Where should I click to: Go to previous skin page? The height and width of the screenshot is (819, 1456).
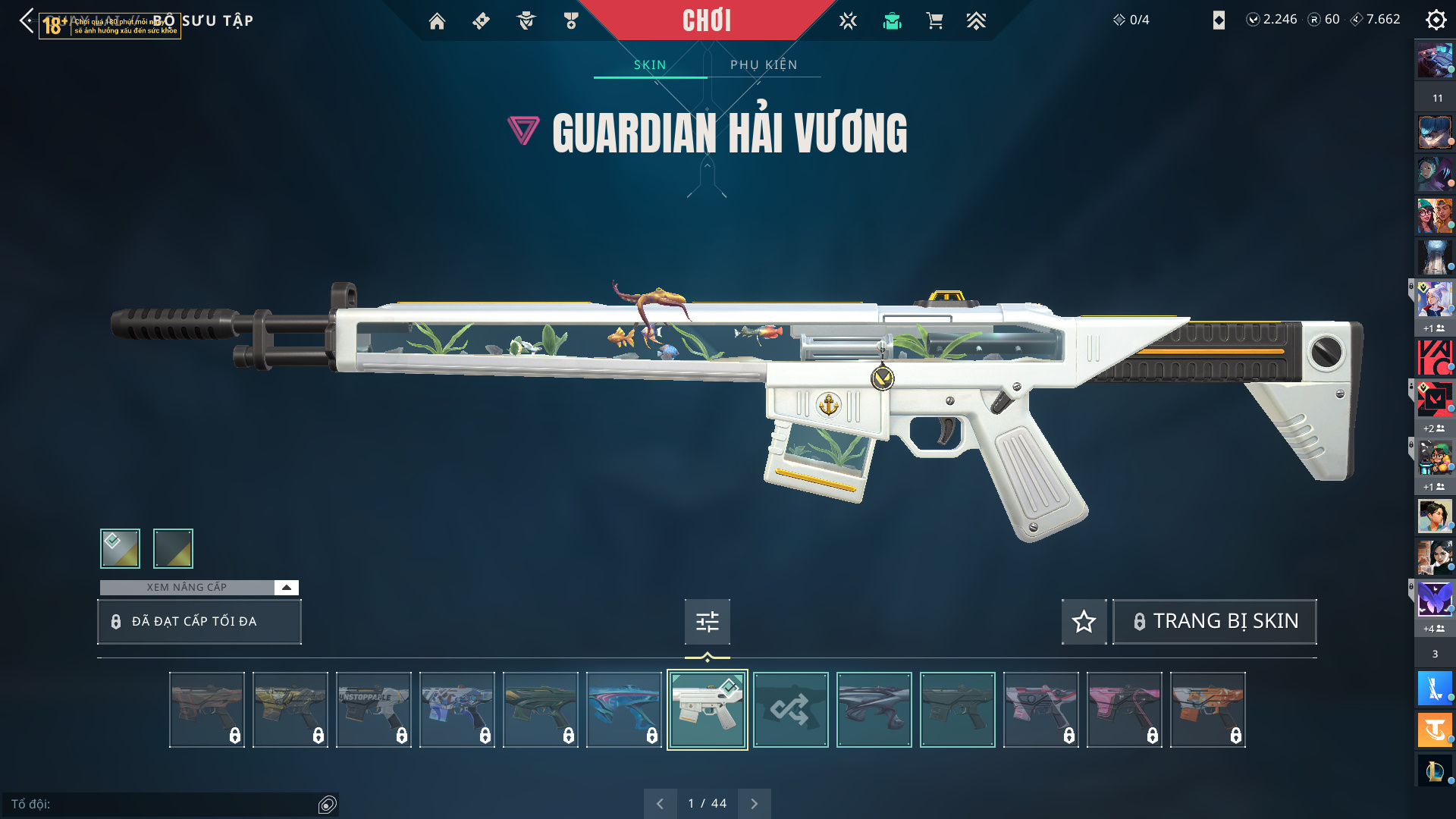[660, 803]
